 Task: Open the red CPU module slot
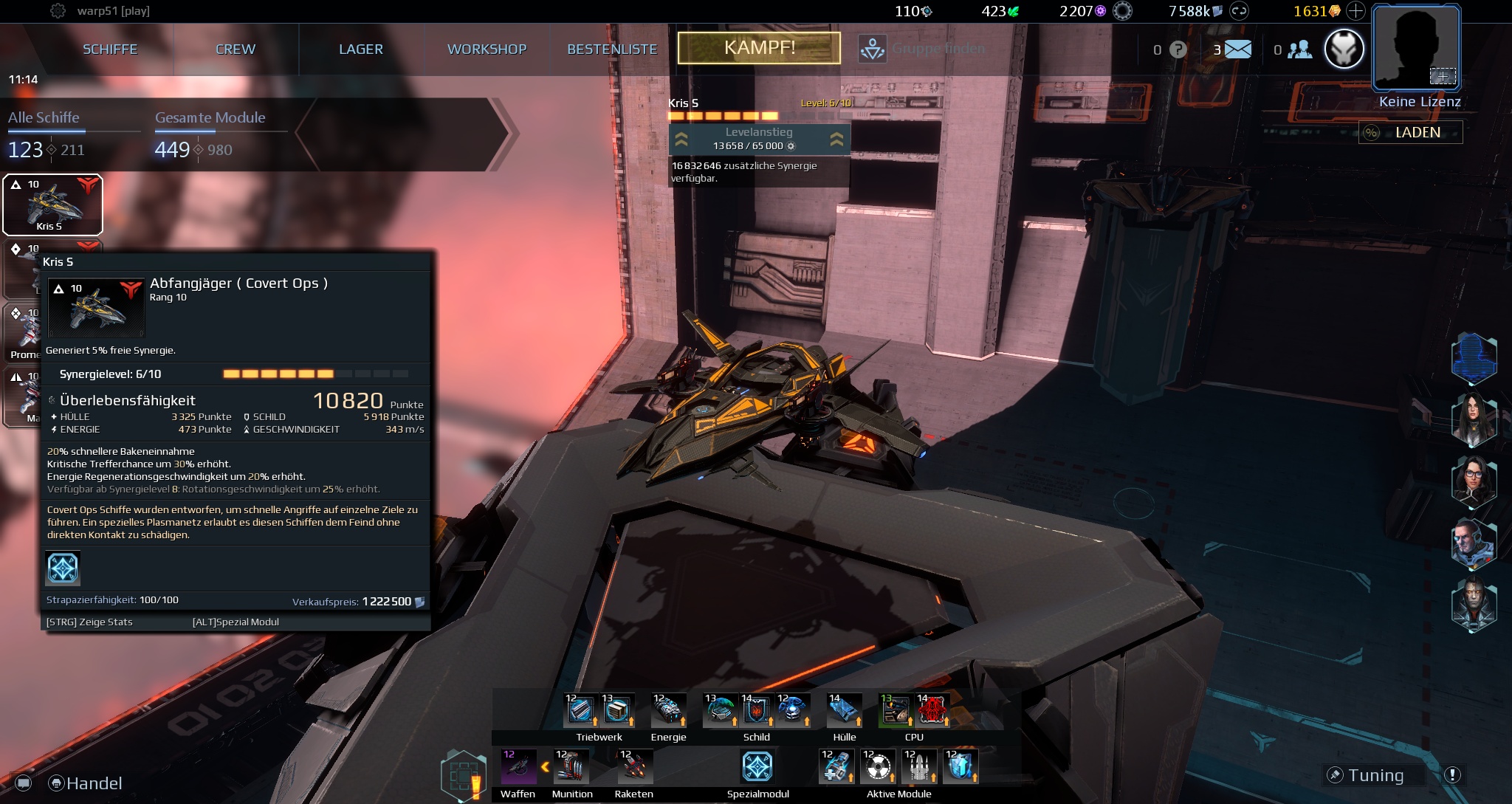click(932, 710)
